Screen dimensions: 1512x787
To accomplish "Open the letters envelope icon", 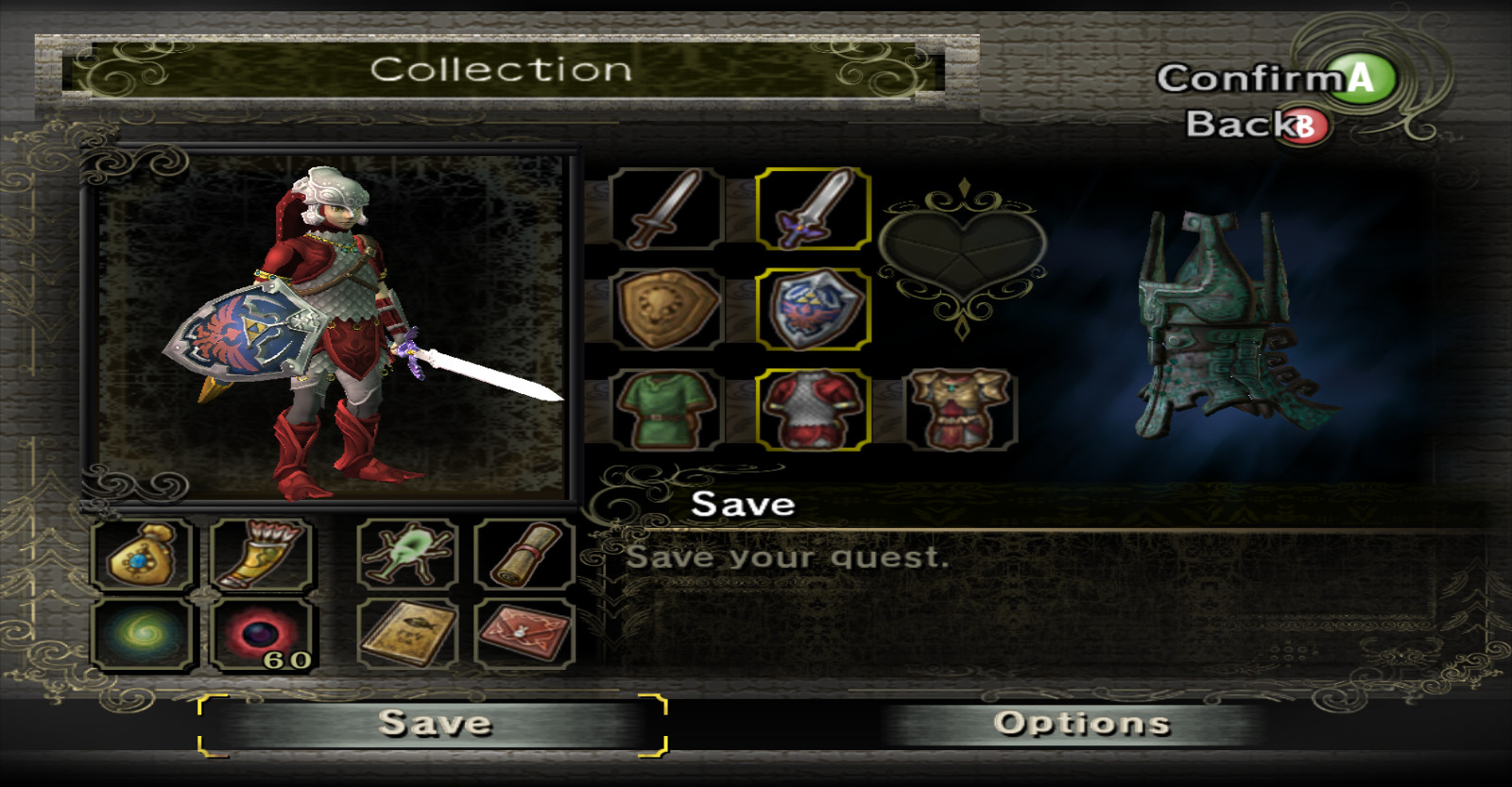I will [x=524, y=634].
